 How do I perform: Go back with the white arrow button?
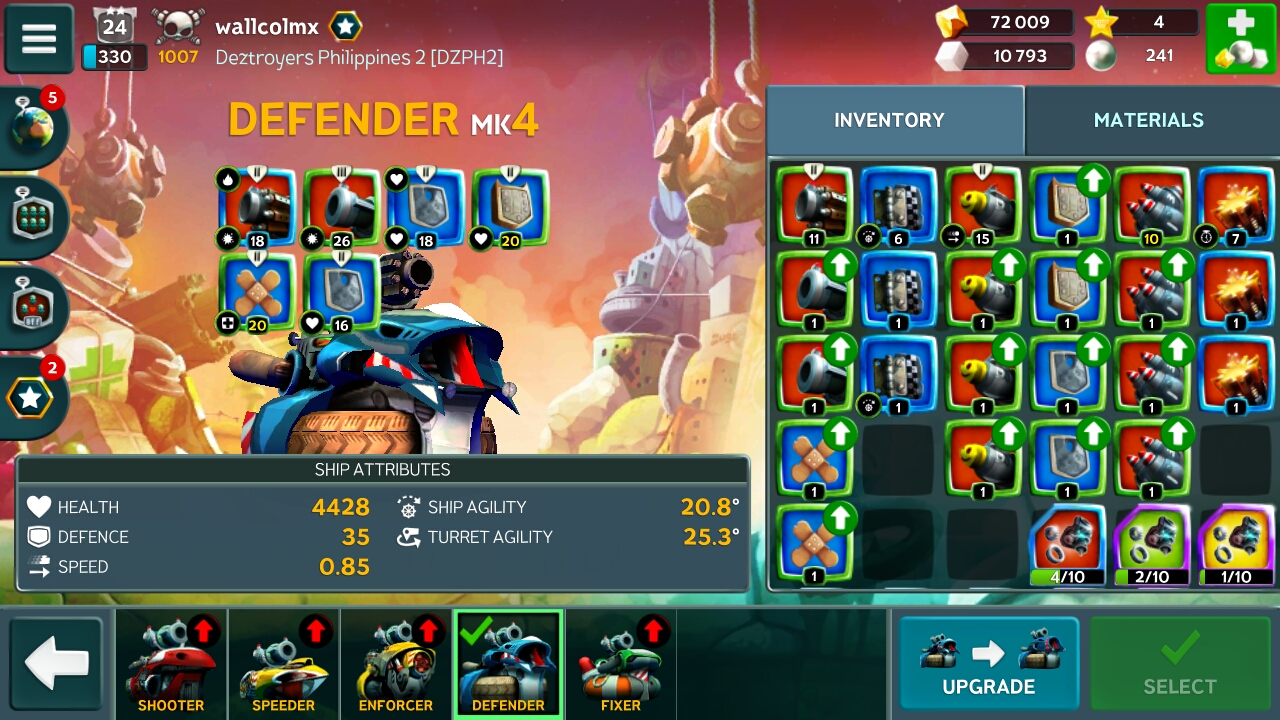[56, 664]
